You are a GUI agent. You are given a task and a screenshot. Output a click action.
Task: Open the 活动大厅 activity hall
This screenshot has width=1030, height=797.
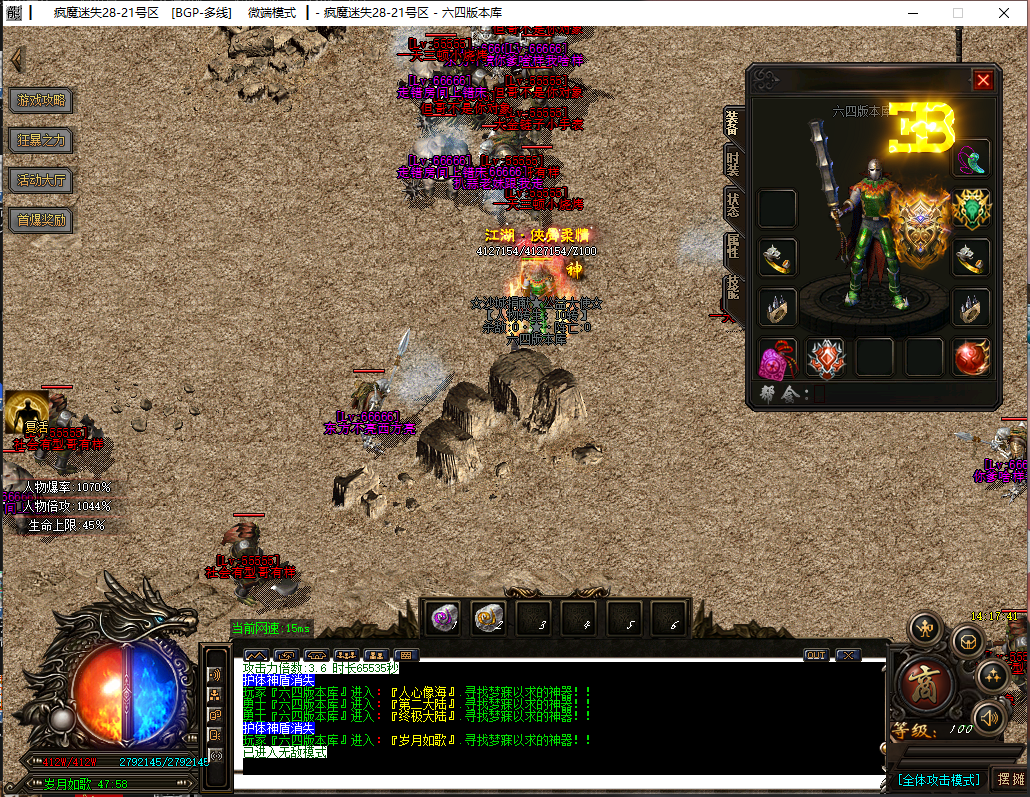click(42, 180)
